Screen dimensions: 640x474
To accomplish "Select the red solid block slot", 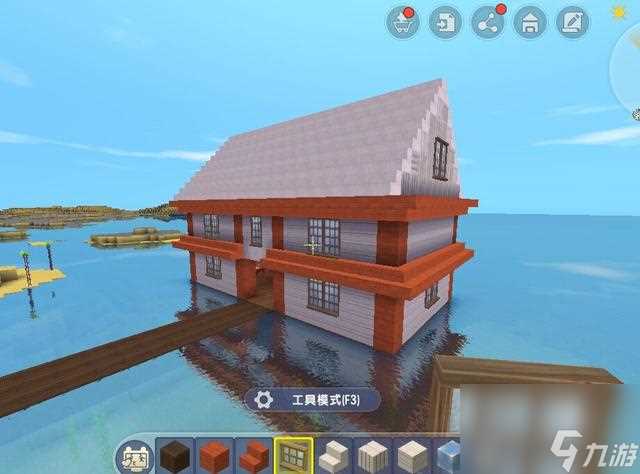I will point(214,456).
